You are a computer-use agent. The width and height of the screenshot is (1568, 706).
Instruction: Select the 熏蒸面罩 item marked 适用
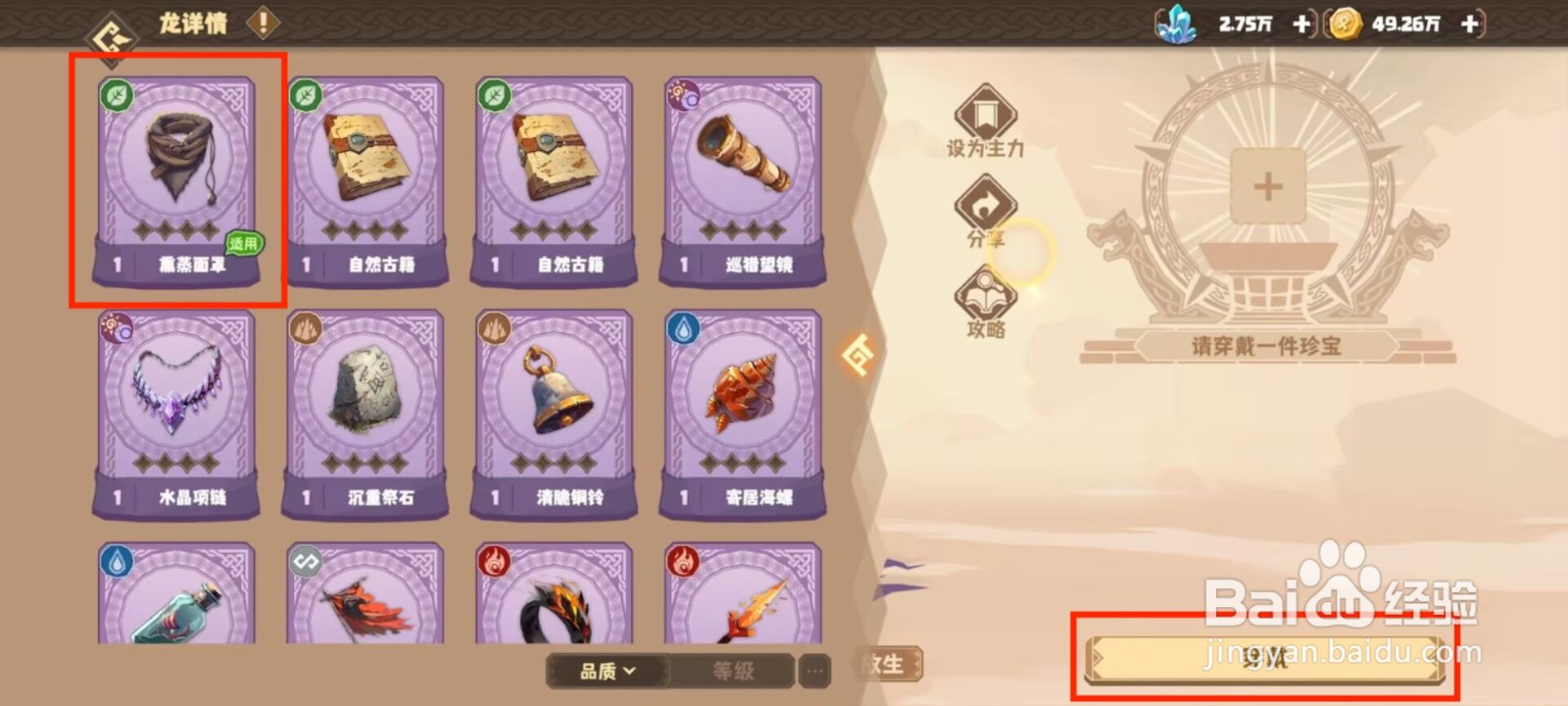176,181
